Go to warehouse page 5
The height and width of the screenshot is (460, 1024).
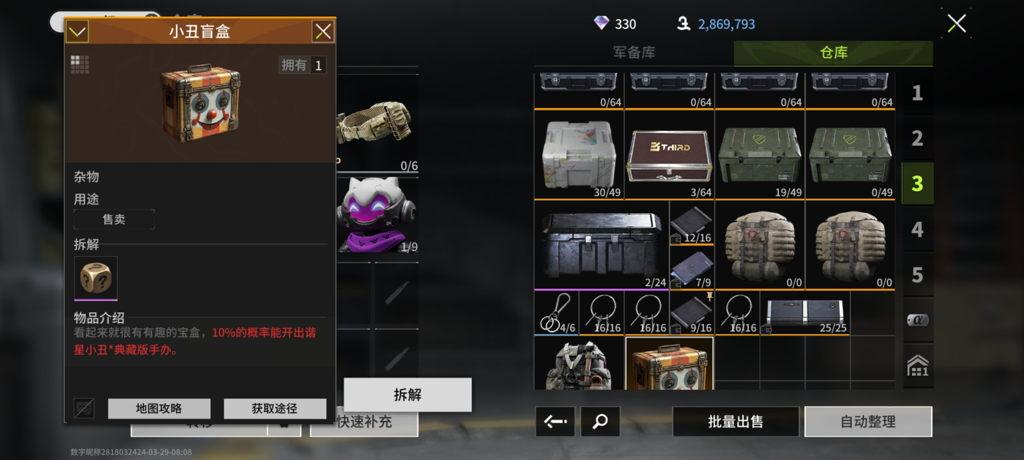pyautogui.click(x=917, y=274)
